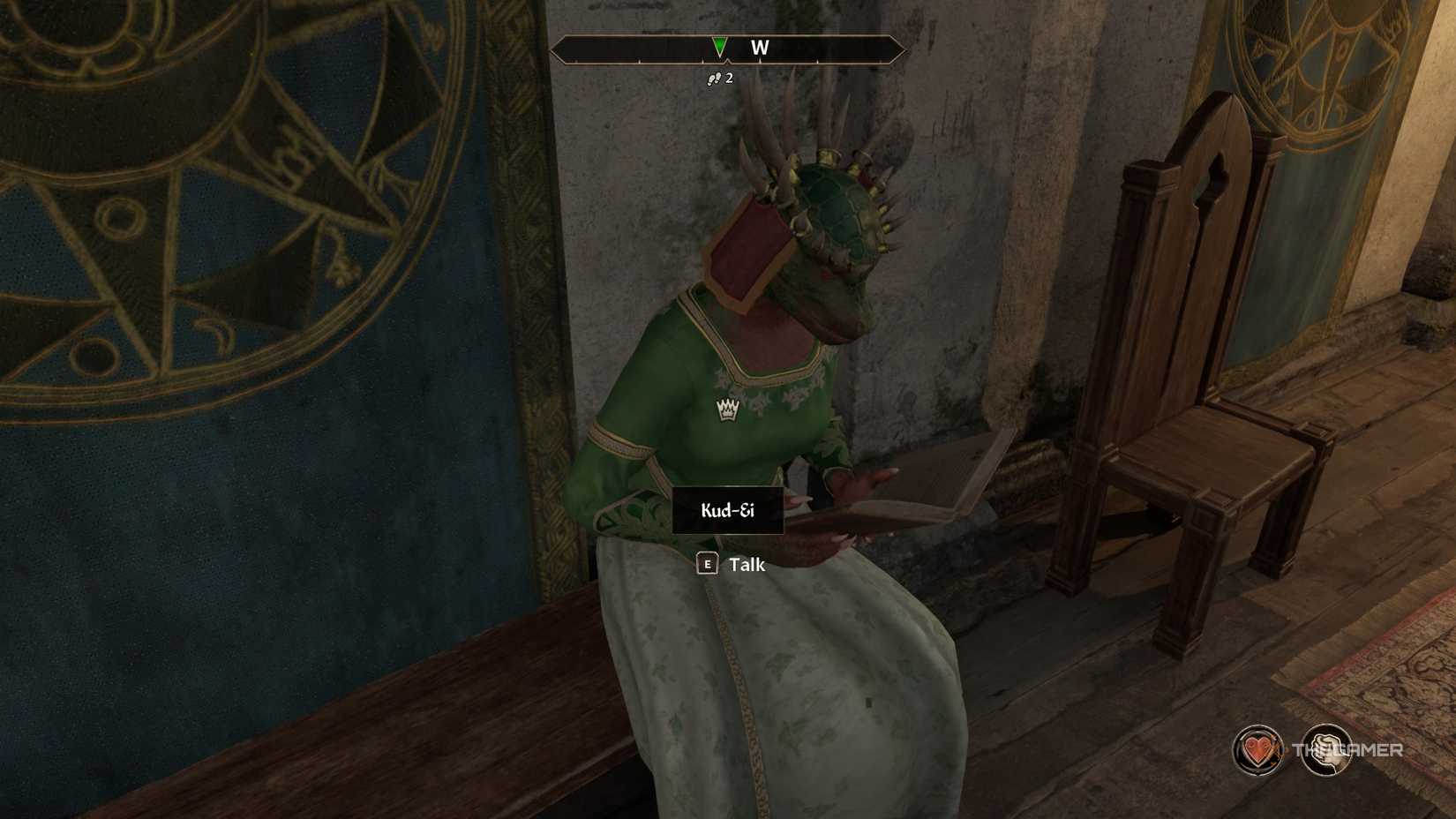Click the footsteps distance icon below the compass

click(x=715, y=79)
